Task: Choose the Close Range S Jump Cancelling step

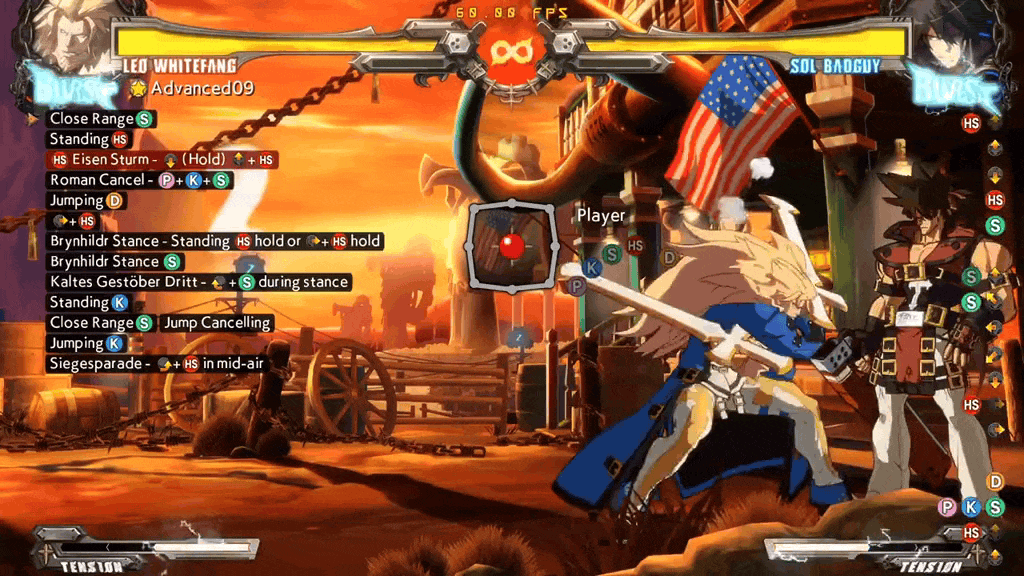Action: pyautogui.click(x=161, y=323)
